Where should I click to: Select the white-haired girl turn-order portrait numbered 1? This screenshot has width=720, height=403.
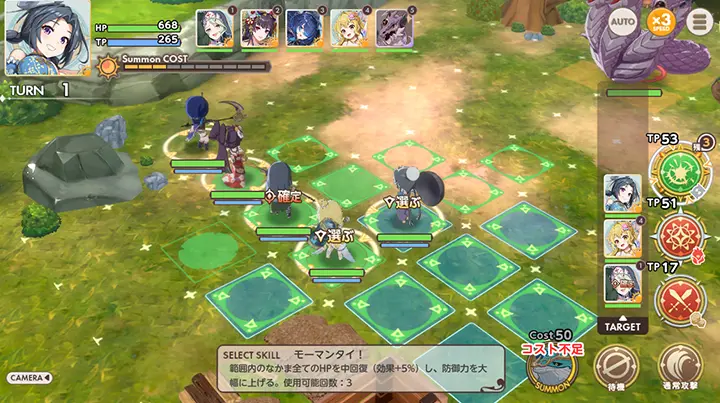[214, 29]
